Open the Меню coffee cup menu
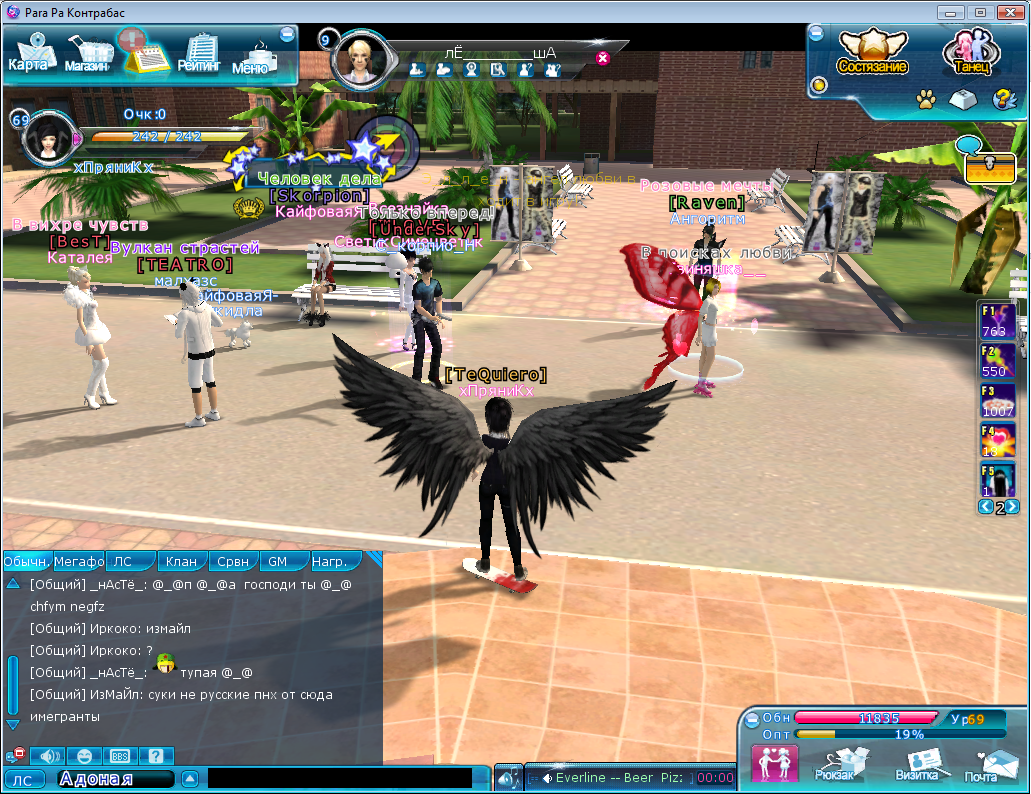 coord(252,58)
